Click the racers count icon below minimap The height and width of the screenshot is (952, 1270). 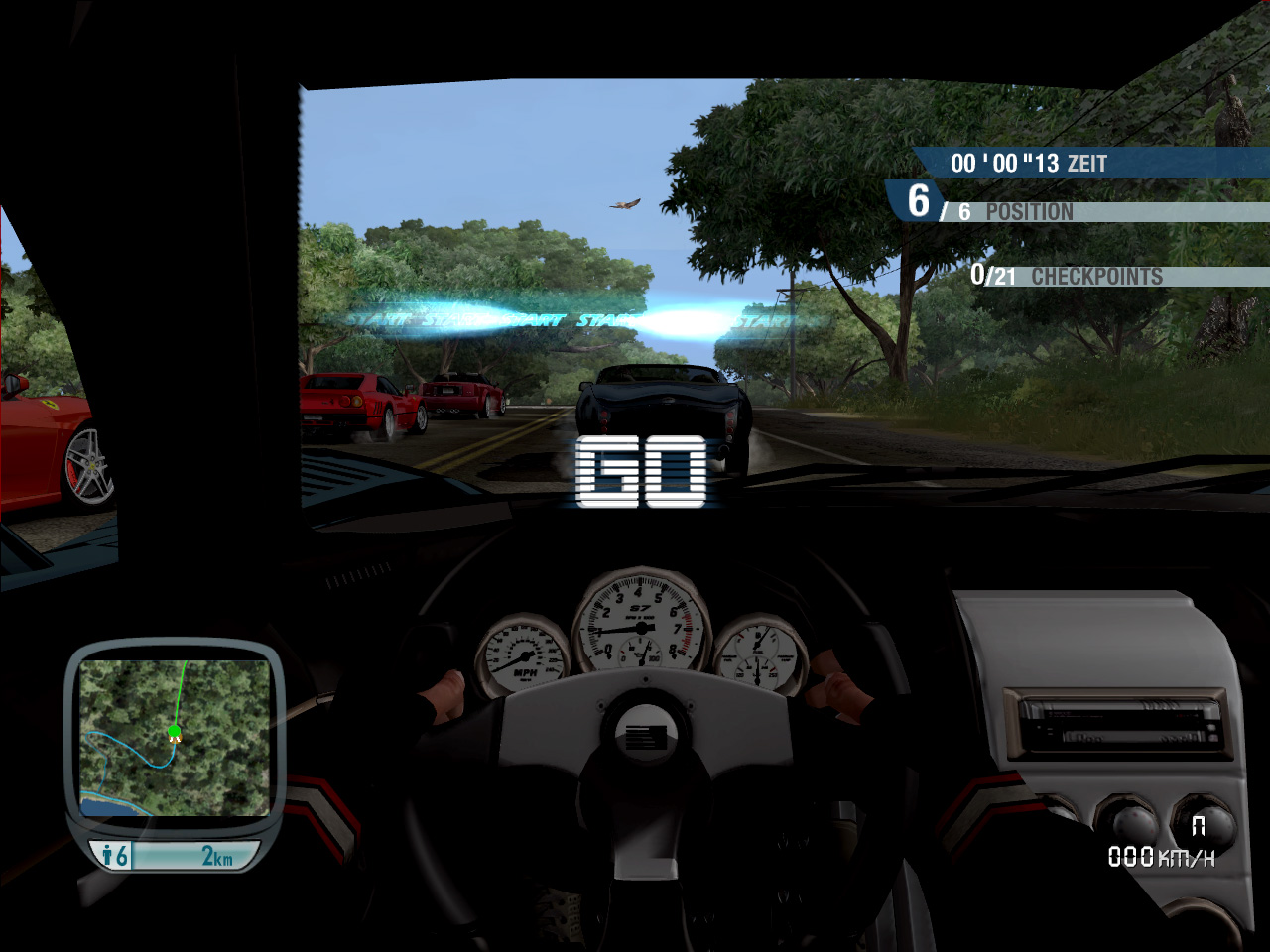point(115,855)
